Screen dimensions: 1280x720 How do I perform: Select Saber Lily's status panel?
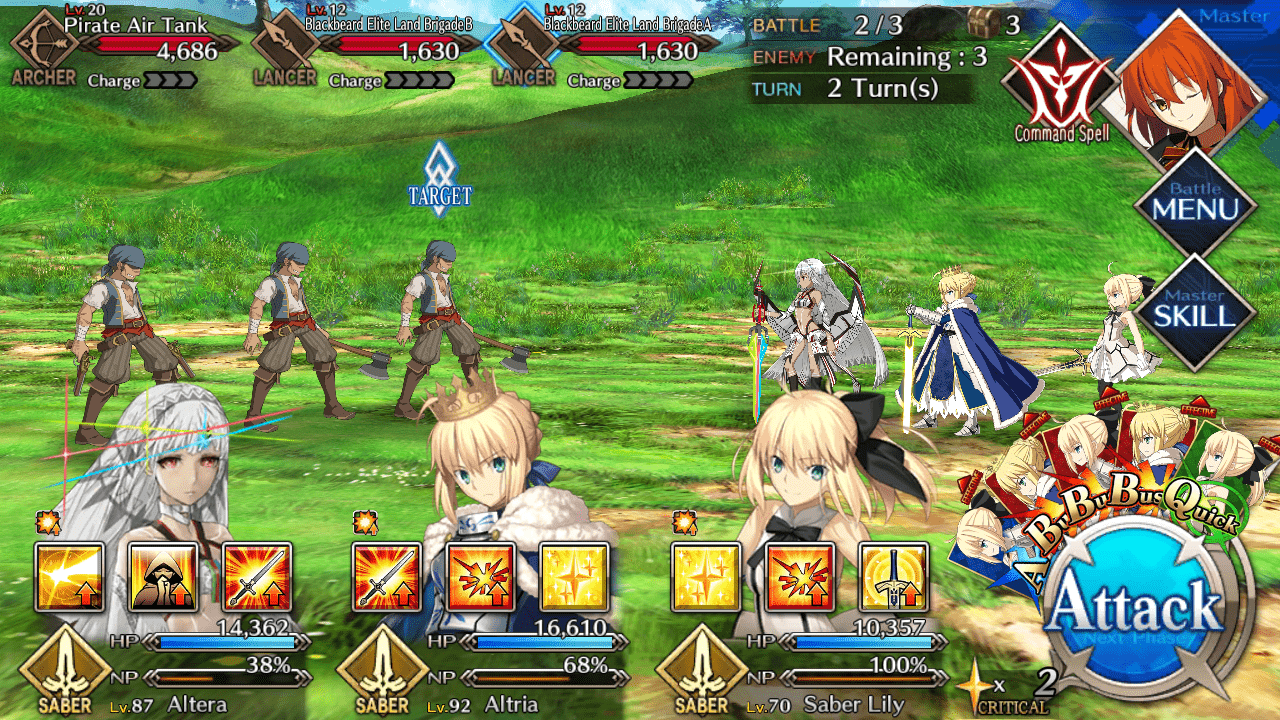point(800,668)
